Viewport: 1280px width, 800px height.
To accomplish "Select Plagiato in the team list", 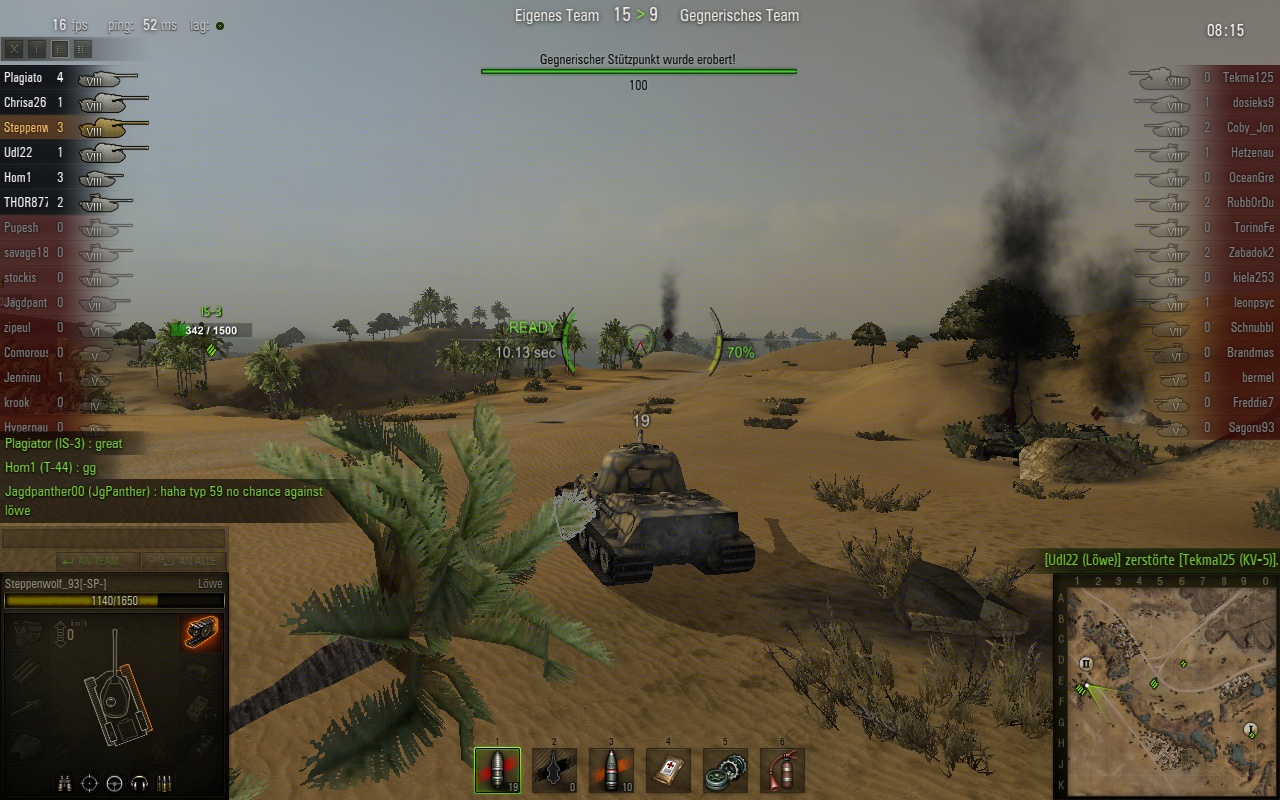I will (23, 77).
